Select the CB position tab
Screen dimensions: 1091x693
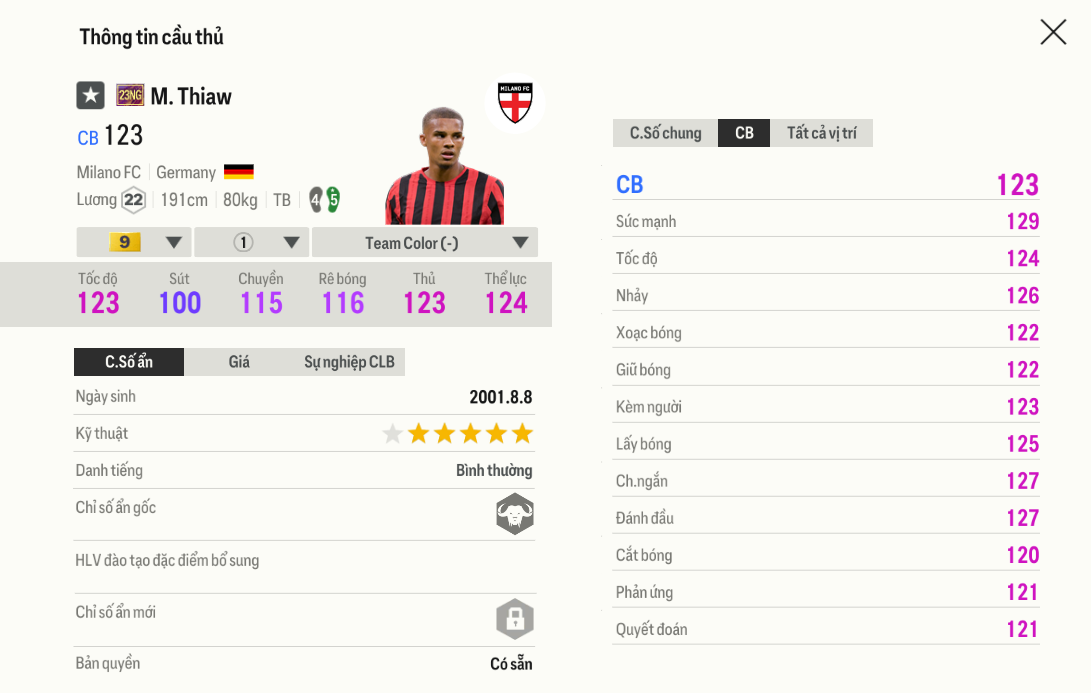[744, 133]
